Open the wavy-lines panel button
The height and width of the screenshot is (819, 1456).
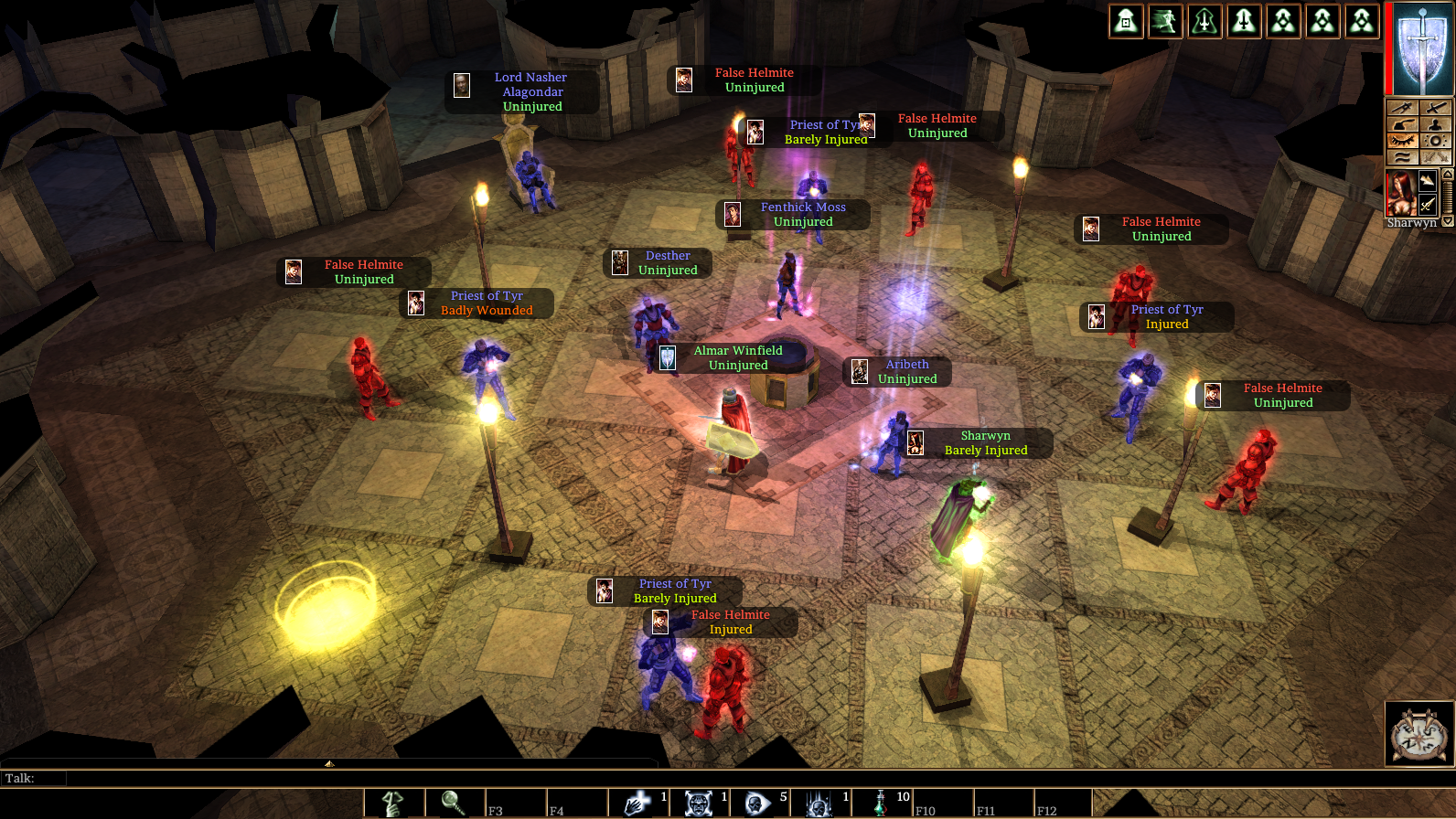click(x=1402, y=157)
